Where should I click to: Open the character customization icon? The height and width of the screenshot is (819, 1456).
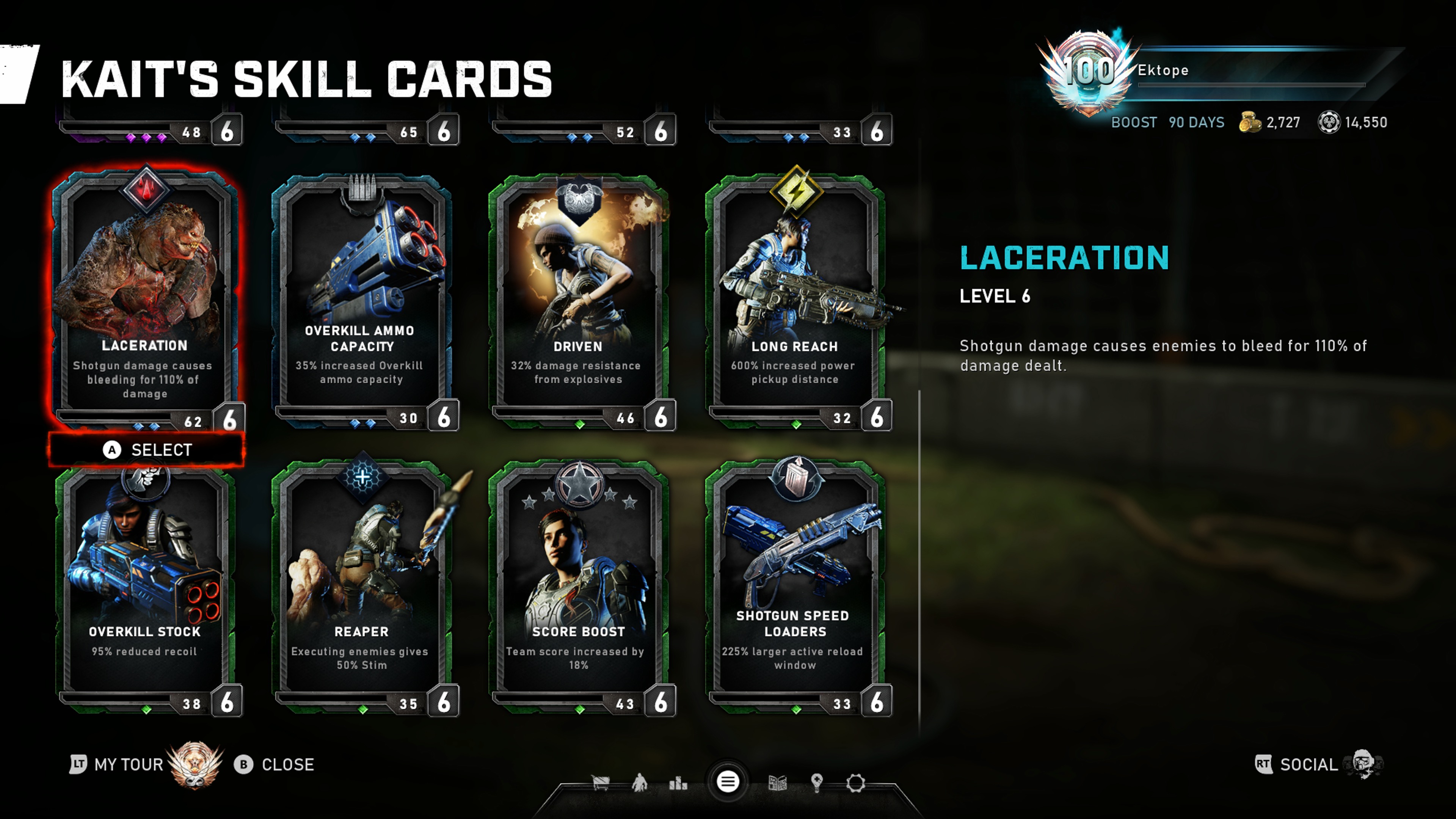pyautogui.click(x=639, y=783)
